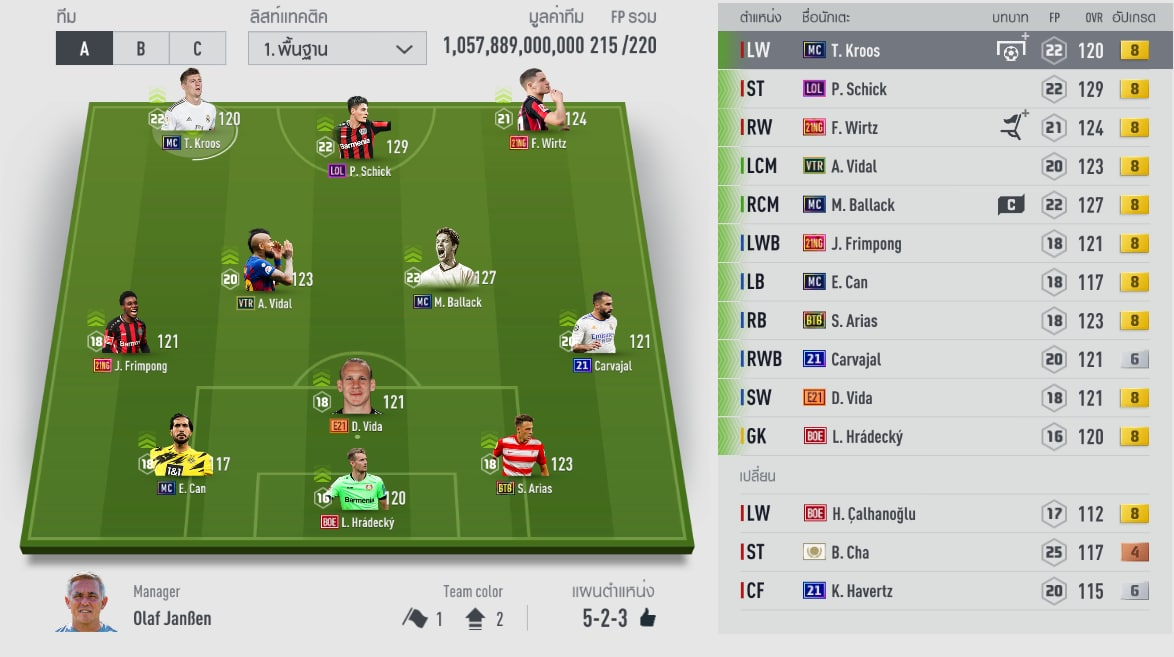Pick F. Wirtz on the pitch

point(539,106)
